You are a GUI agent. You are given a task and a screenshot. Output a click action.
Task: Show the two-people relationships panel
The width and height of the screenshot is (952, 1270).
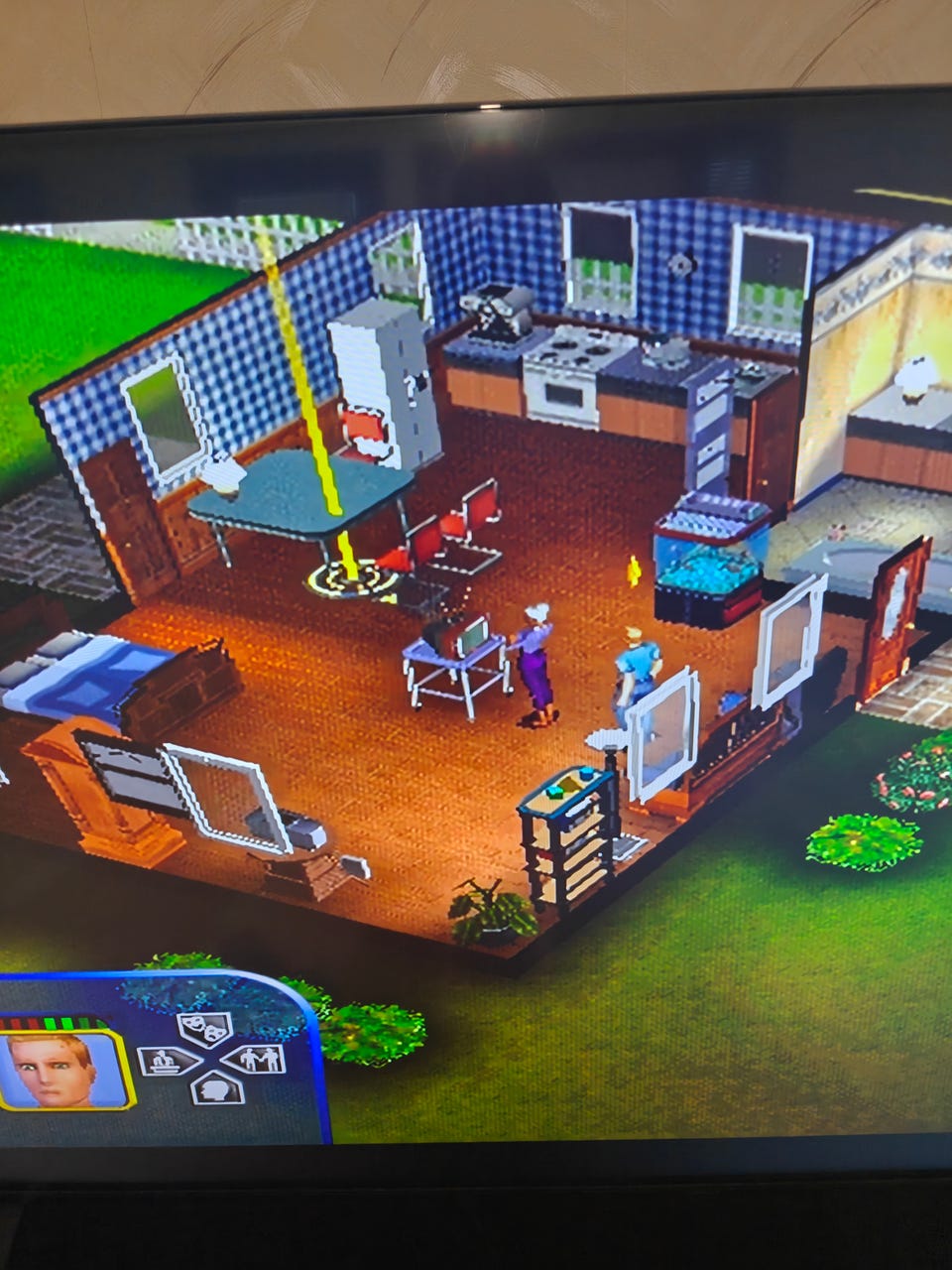click(256, 1060)
